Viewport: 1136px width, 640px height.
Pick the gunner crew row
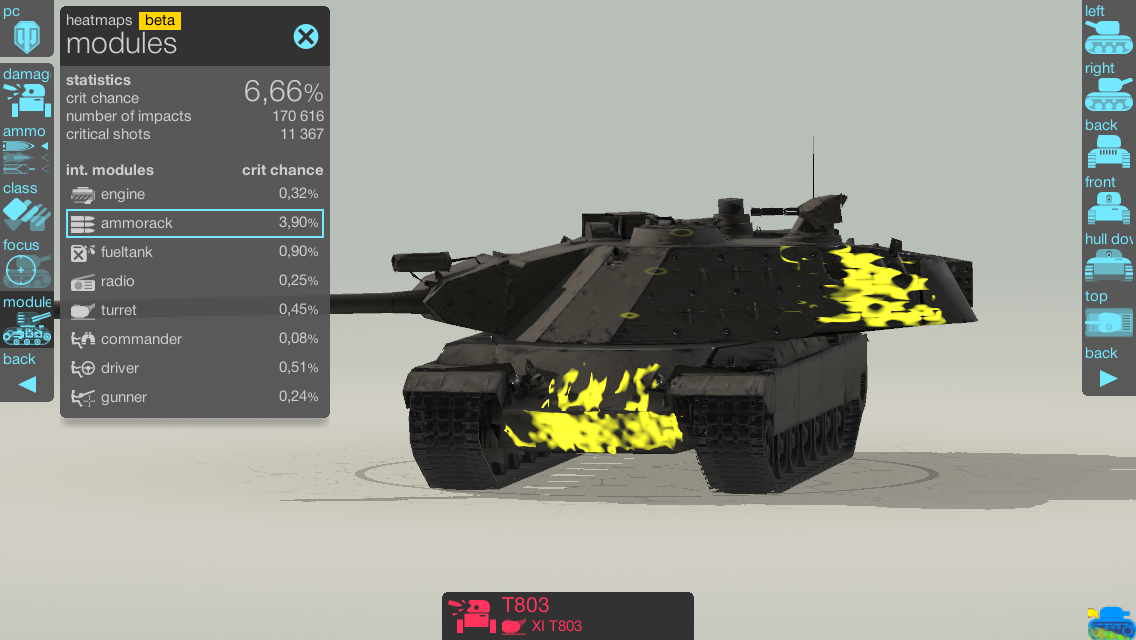tap(195, 397)
